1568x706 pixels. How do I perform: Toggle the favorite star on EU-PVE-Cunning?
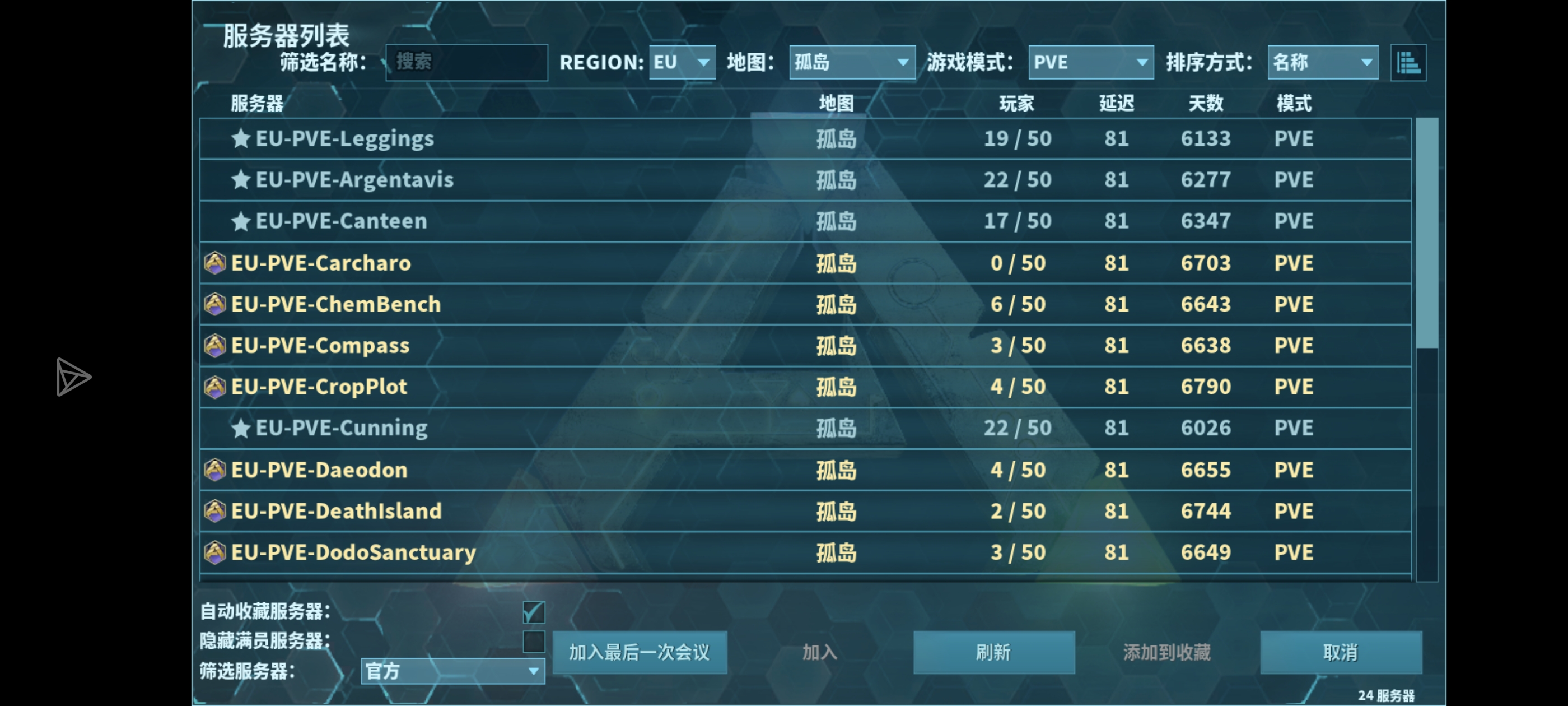click(x=243, y=428)
